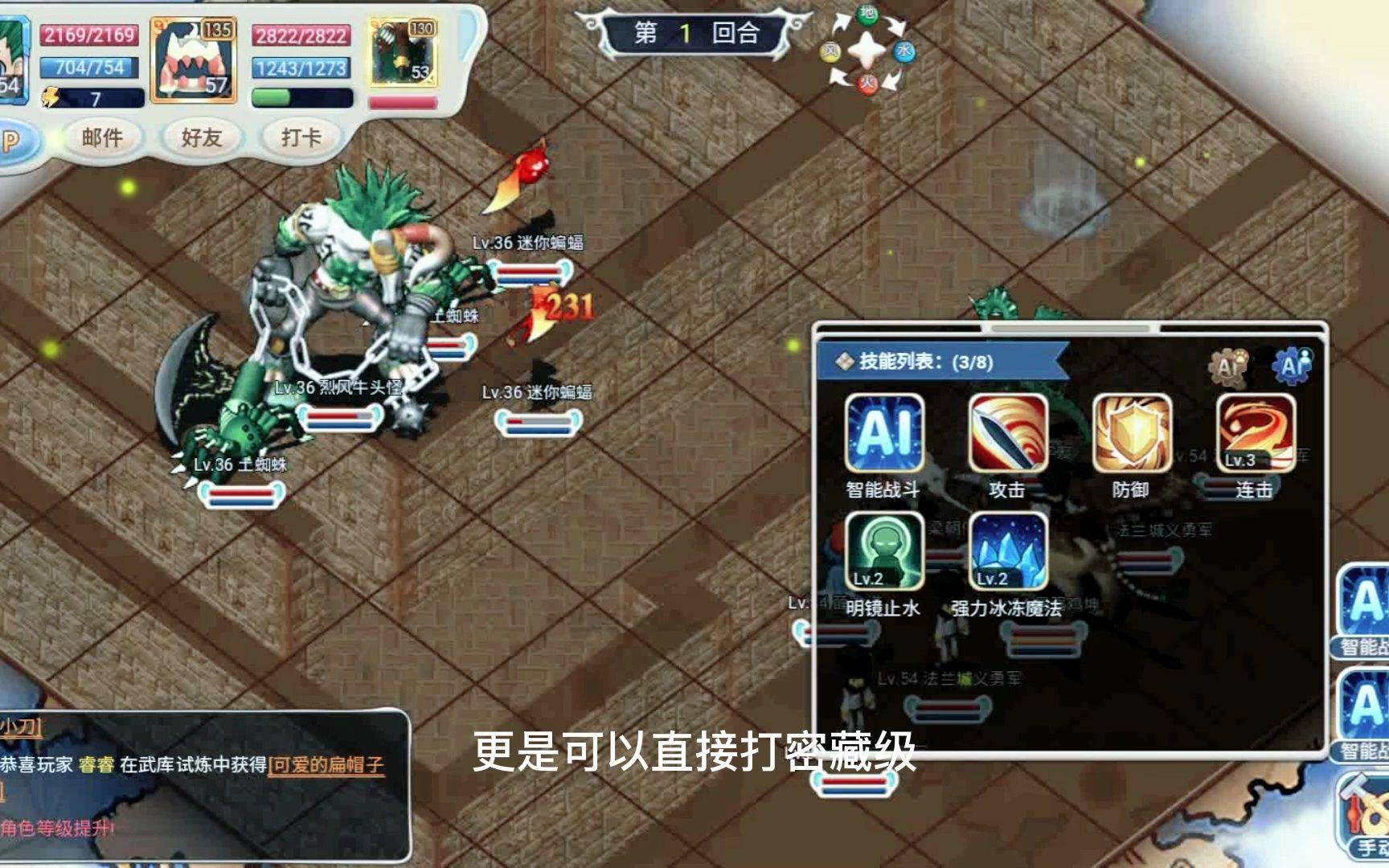This screenshot has height=868, width=1389.
Task: Open the 邮件 mail button
Action: tap(103, 138)
